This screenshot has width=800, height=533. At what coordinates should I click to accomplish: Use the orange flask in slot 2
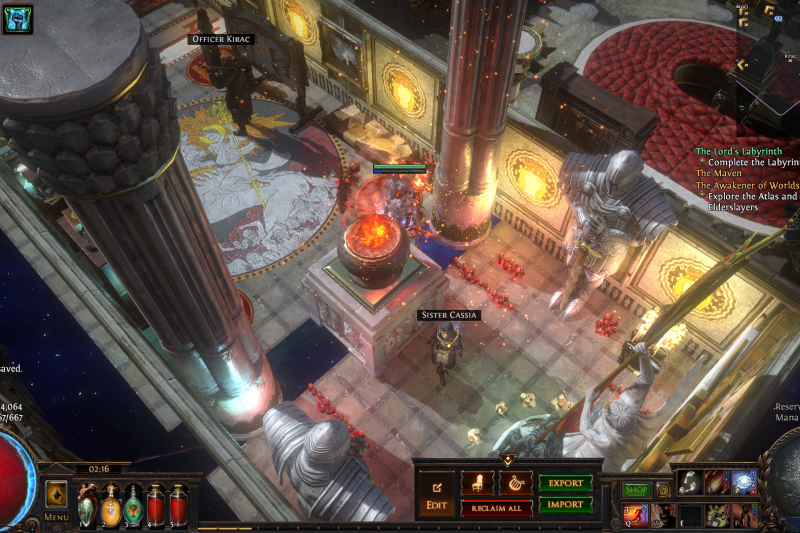click(x=110, y=504)
